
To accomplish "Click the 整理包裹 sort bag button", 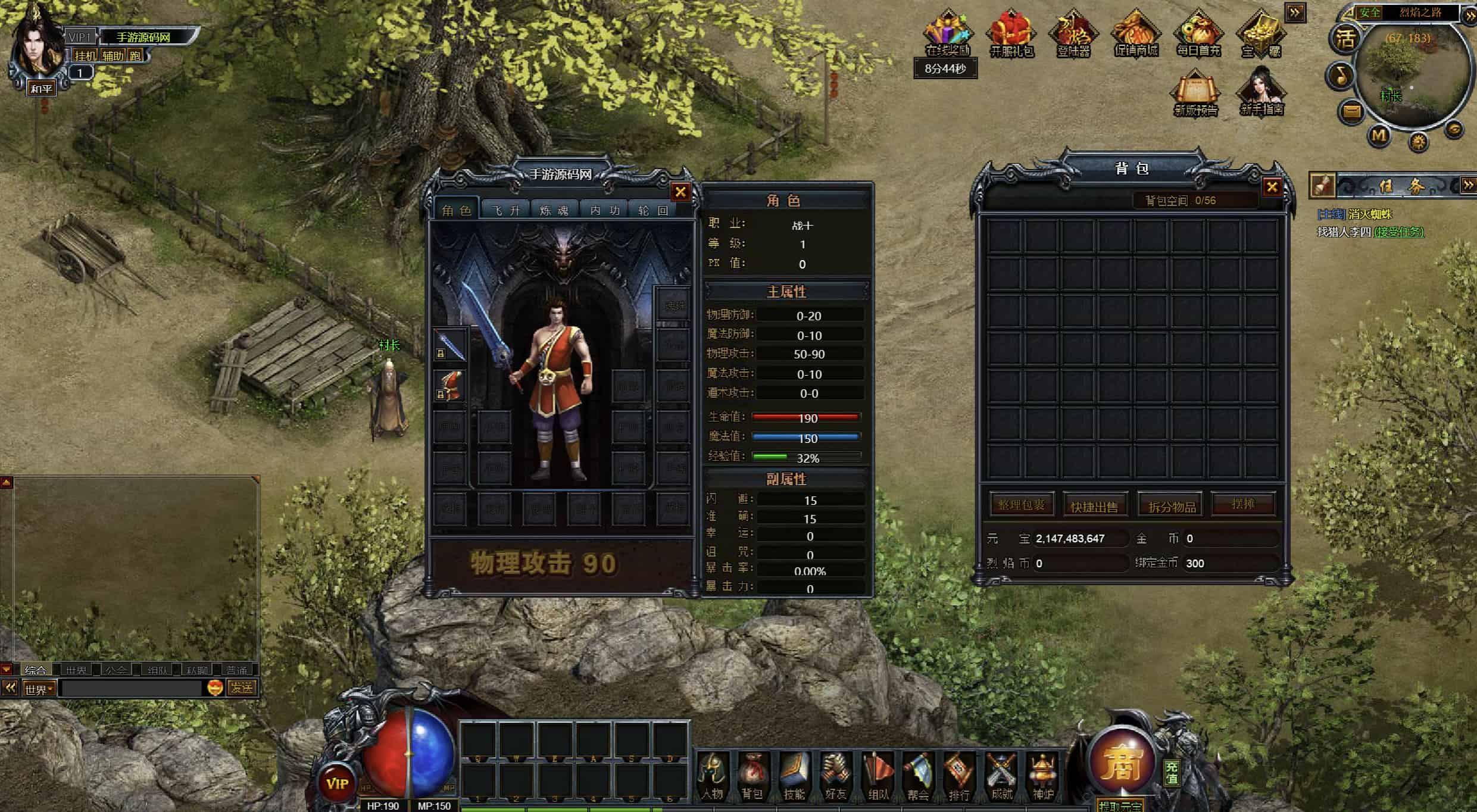I will [1022, 505].
